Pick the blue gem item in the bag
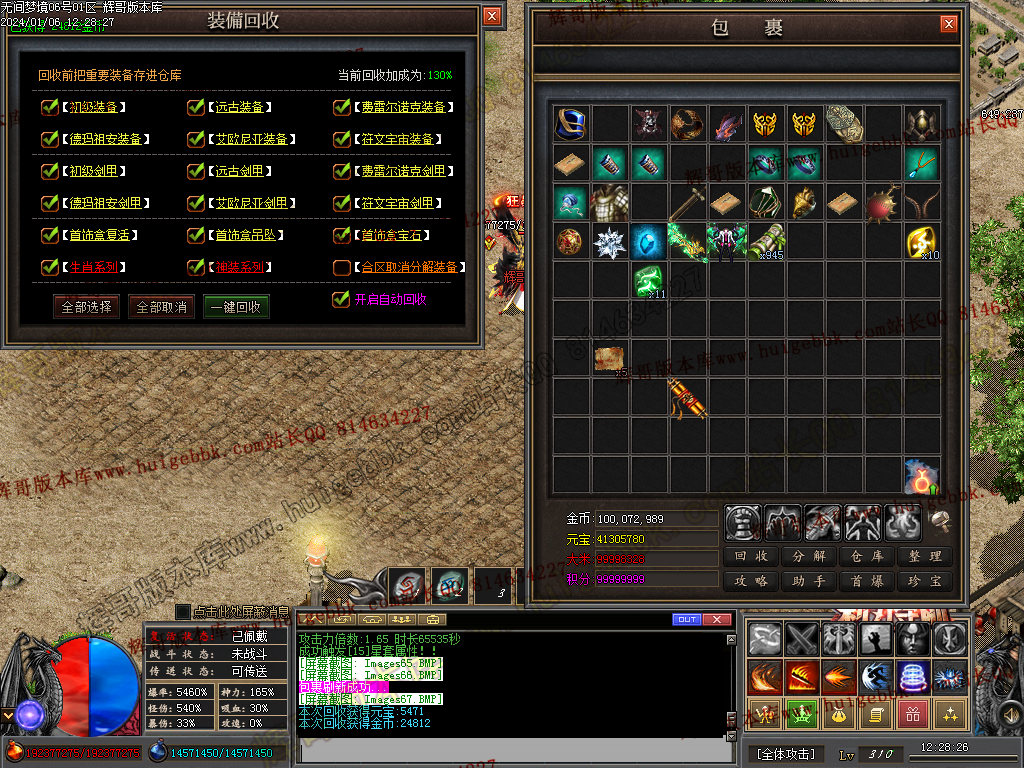 coord(649,241)
